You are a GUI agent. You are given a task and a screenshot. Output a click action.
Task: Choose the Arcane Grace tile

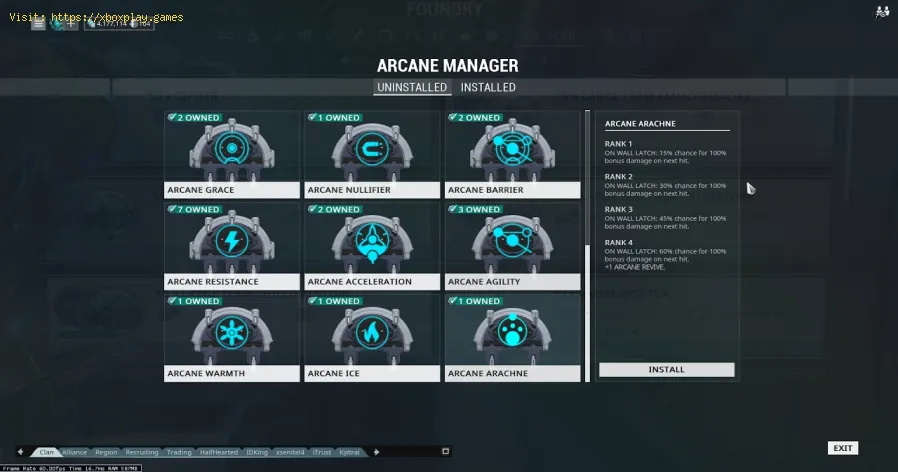tap(231, 154)
